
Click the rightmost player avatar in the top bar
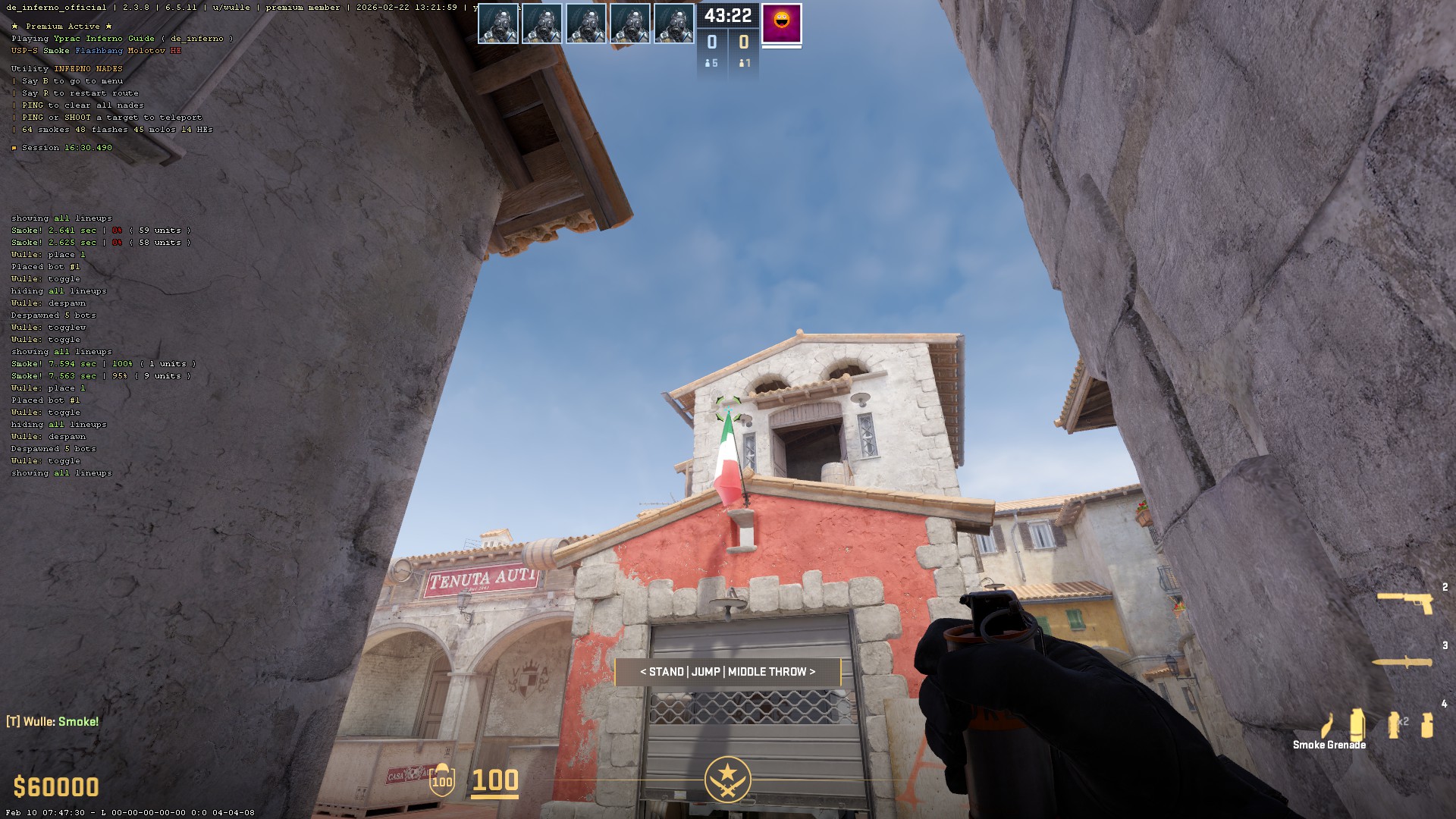click(x=675, y=24)
